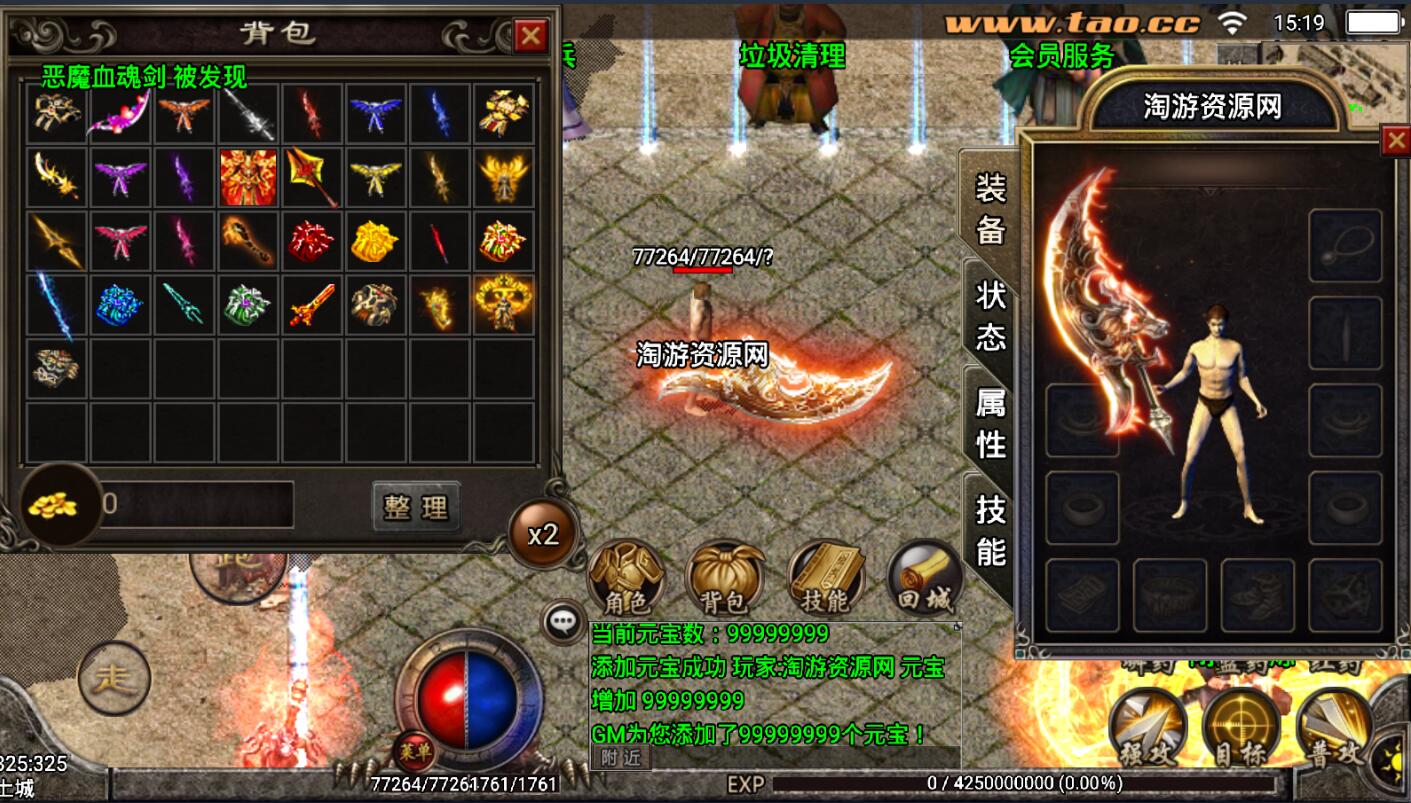Toggle the 走 walk button
This screenshot has width=1411, height=803.
click(114, 678)
